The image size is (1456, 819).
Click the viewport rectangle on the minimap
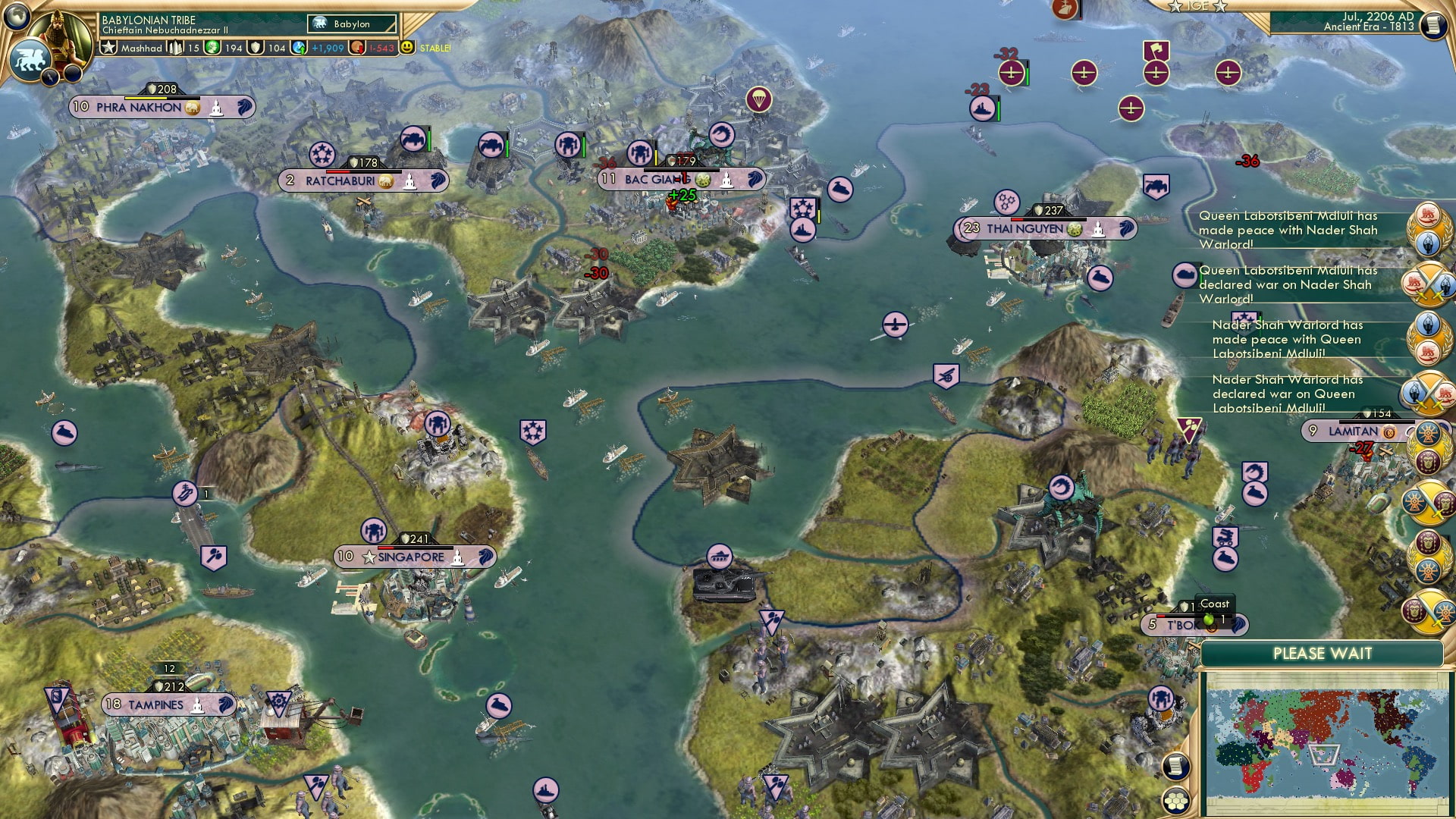pos(1325,755)
